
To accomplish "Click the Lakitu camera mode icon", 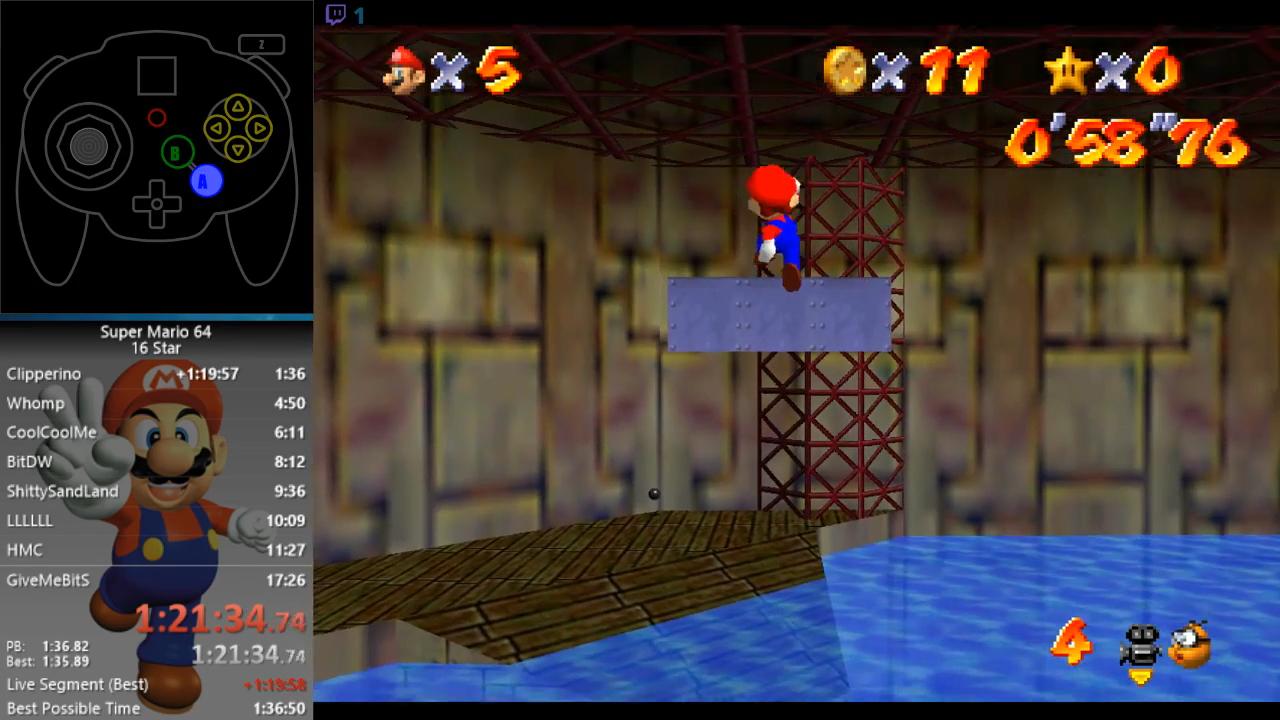I will (1190, 645).
